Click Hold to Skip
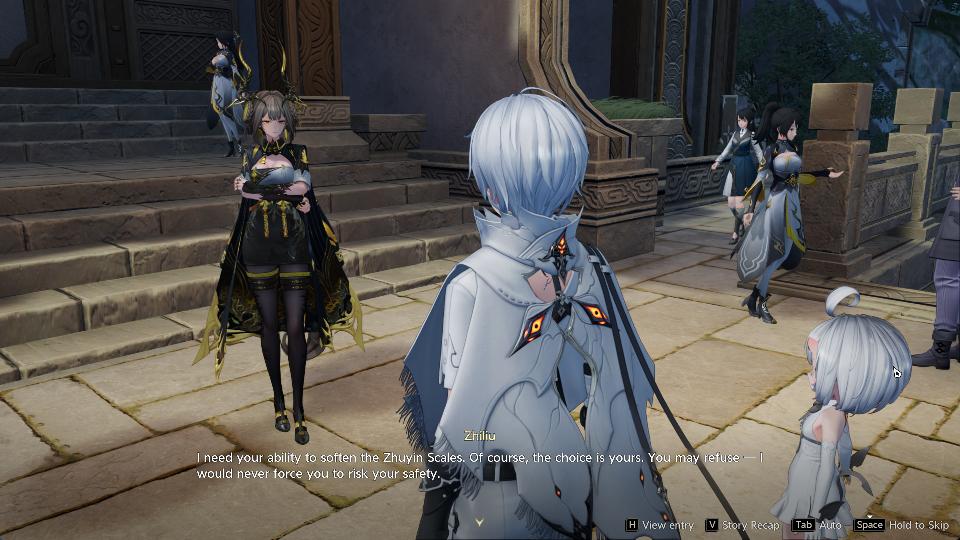The width and height of the screenshot is (960, 540). (x=901, y=525)
